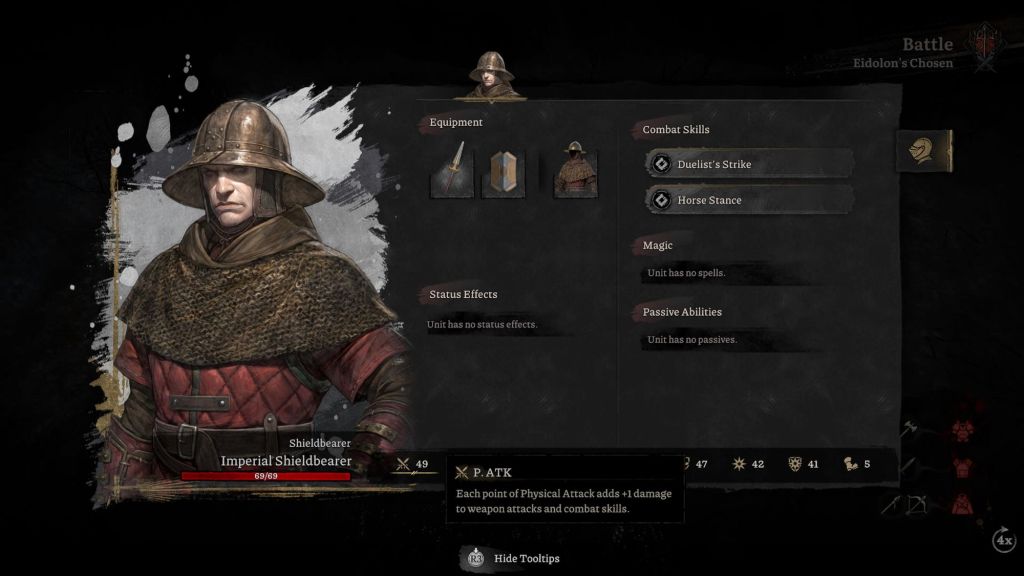Image resolution: width=1024 pixels, height=576 pixels.
Task: Click the P. ATK stat showing 49
Action: [x=414, y=464]
